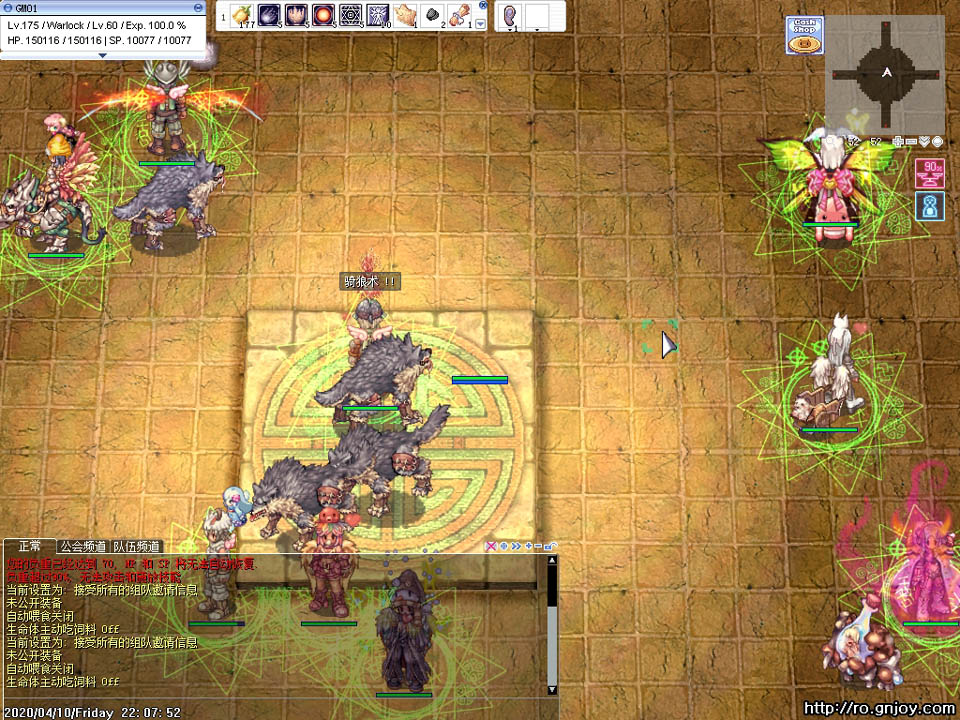
Task: Click the blue figure status icon
Action: tap(929, 206)
